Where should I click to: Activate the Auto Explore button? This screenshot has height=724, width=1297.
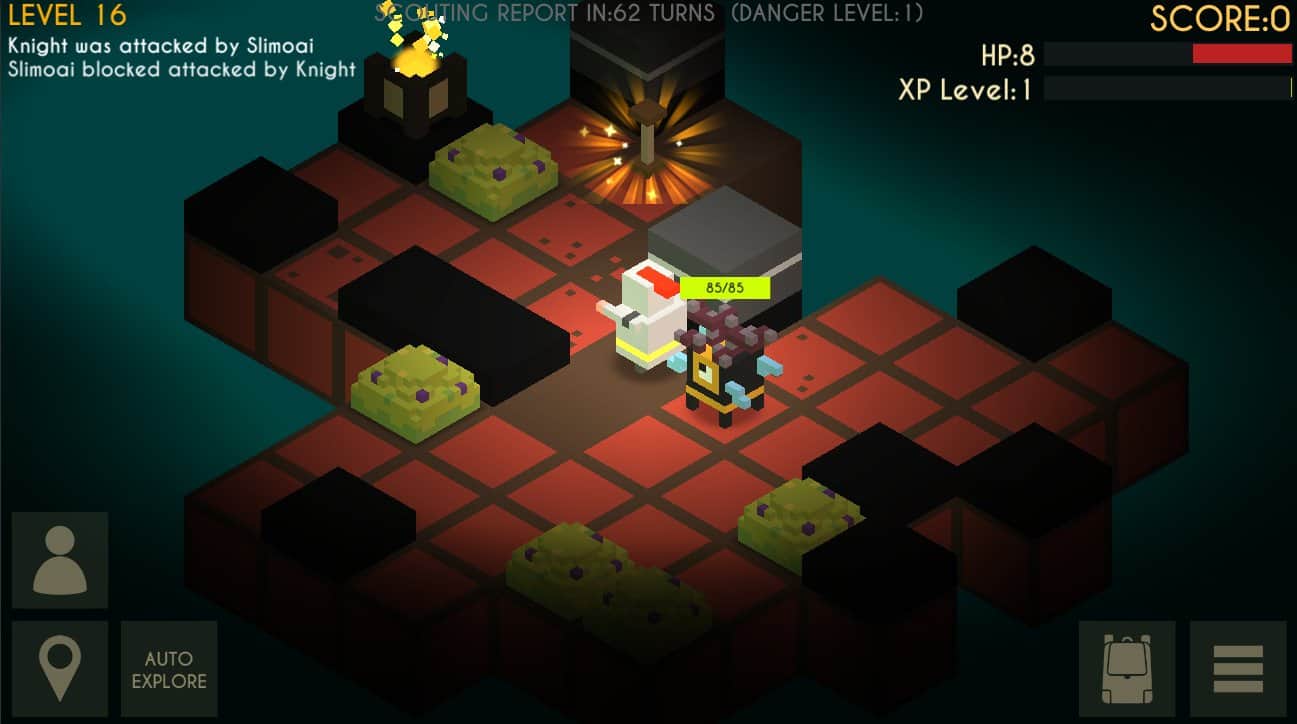(x=169, y=669)
